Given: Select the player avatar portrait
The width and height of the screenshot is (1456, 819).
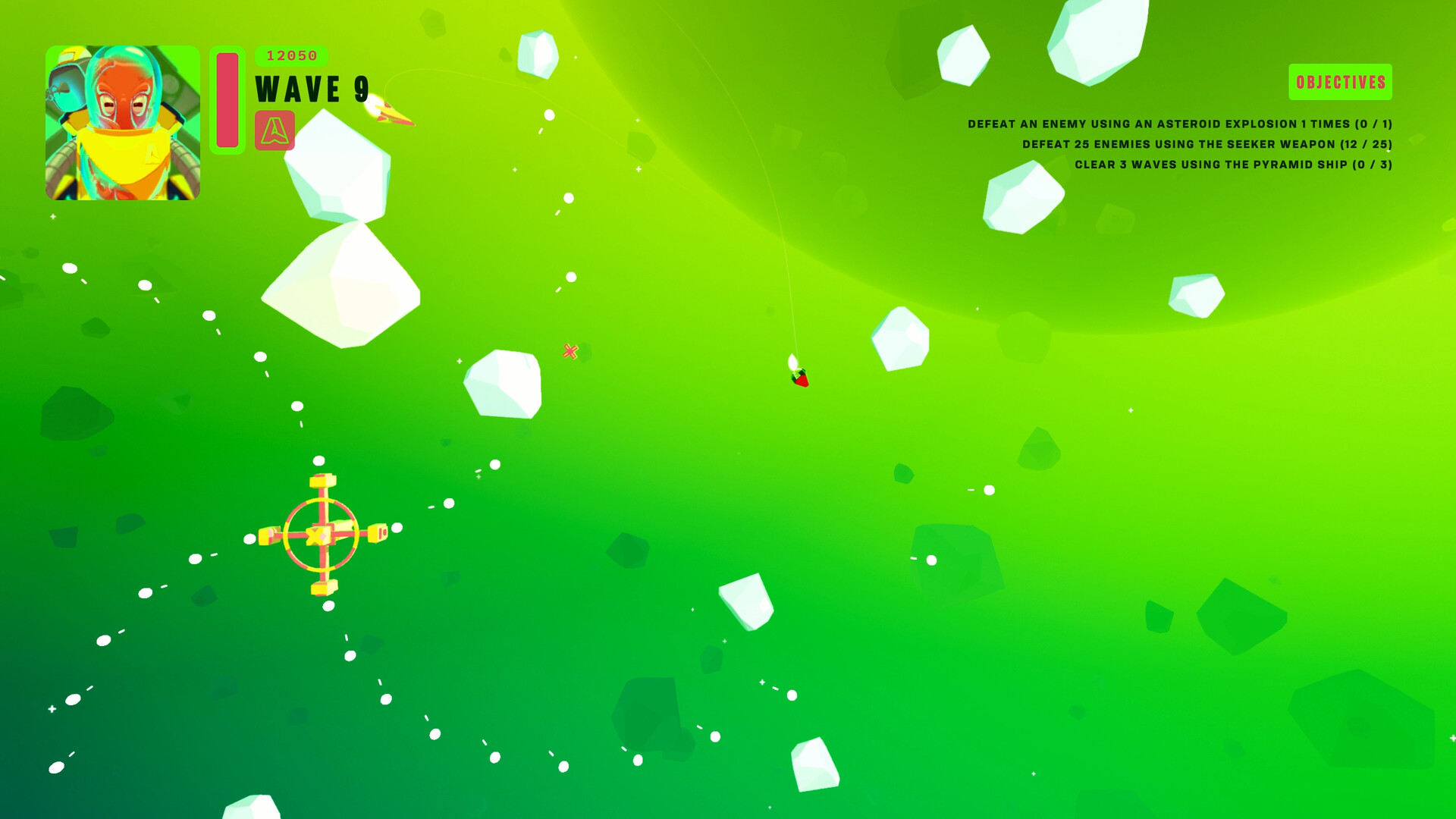Looking at the screenshot, I should (x=121, y=125).
